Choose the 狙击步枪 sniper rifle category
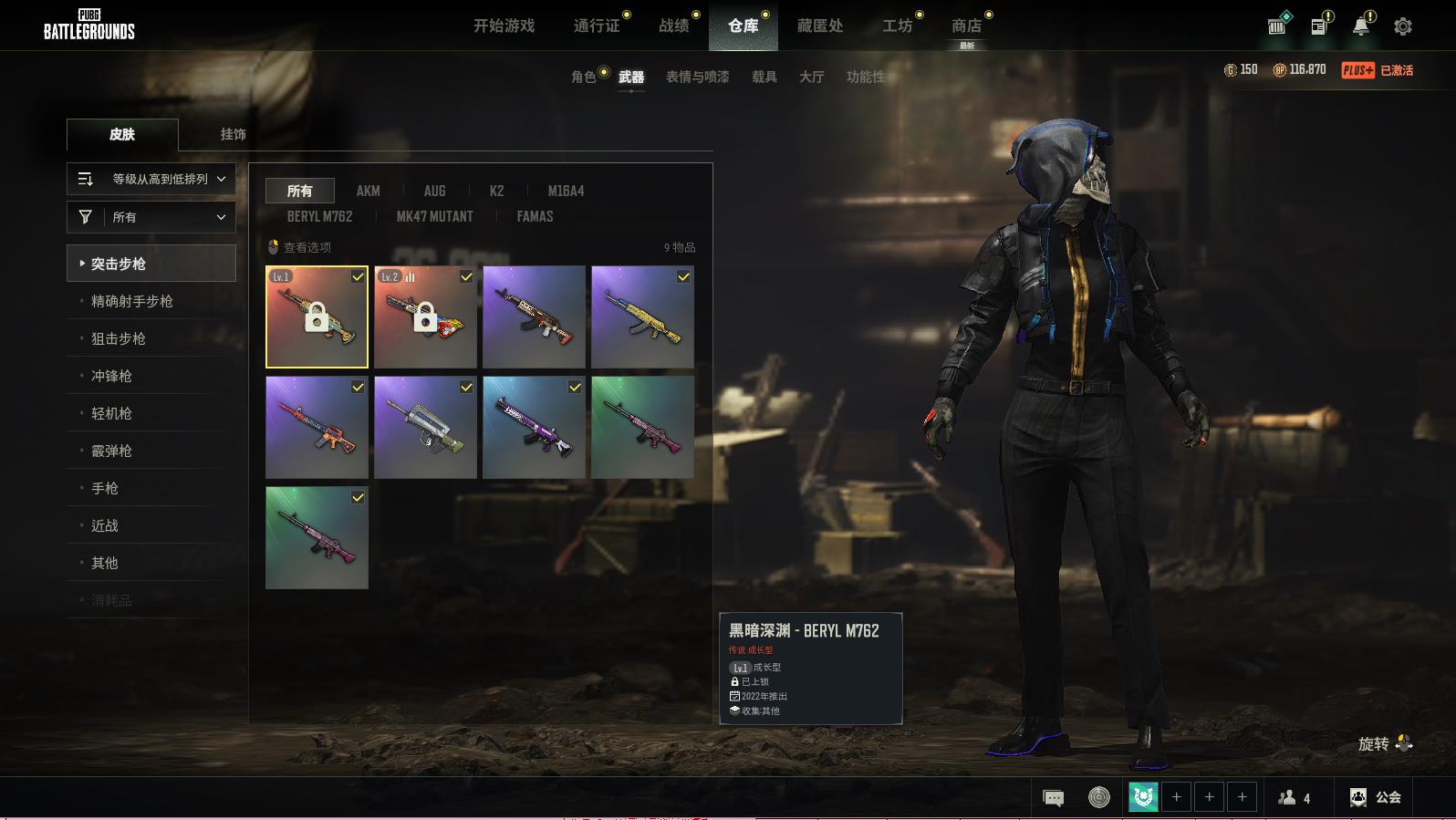This screenshot has width=1456, height=820. pyautogui.click(x=119, y=338)
